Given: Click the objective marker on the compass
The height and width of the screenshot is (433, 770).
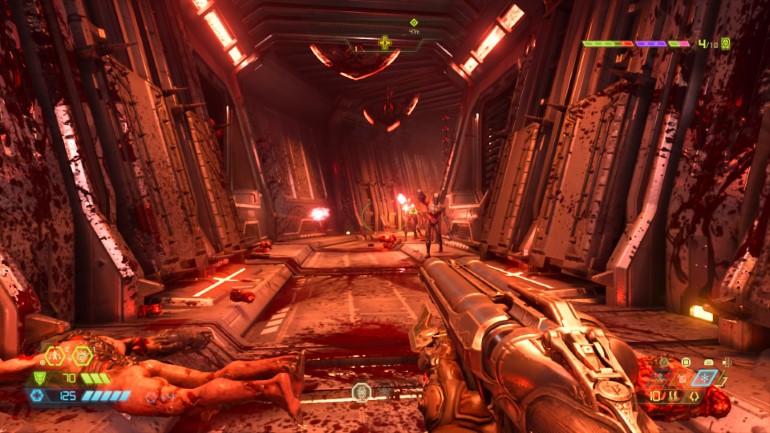Looking at the screenshot, I should click(x=414, y=22).
